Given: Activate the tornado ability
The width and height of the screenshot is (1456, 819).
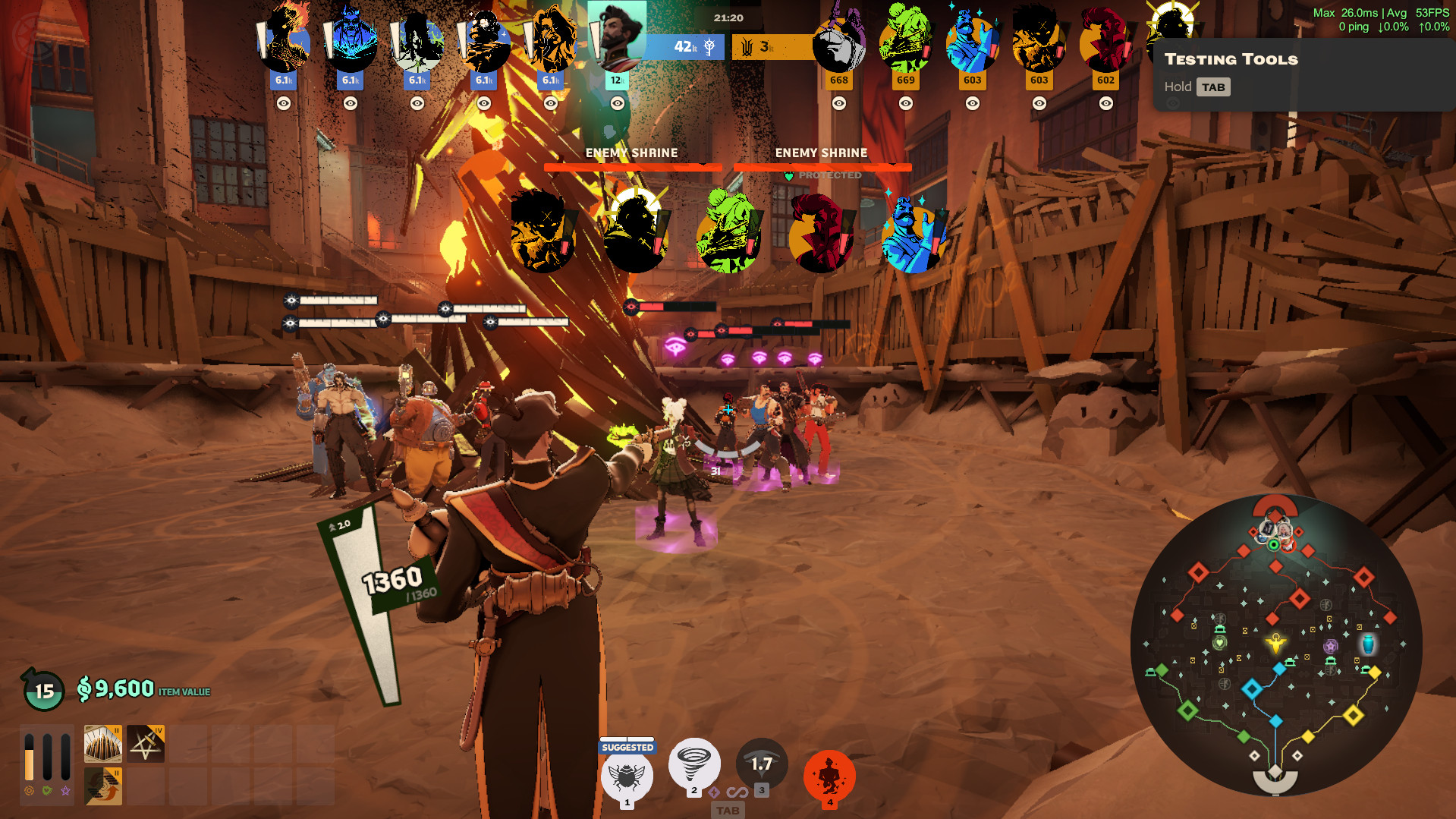Looking at the screenshot, I should tap(693, 763).
